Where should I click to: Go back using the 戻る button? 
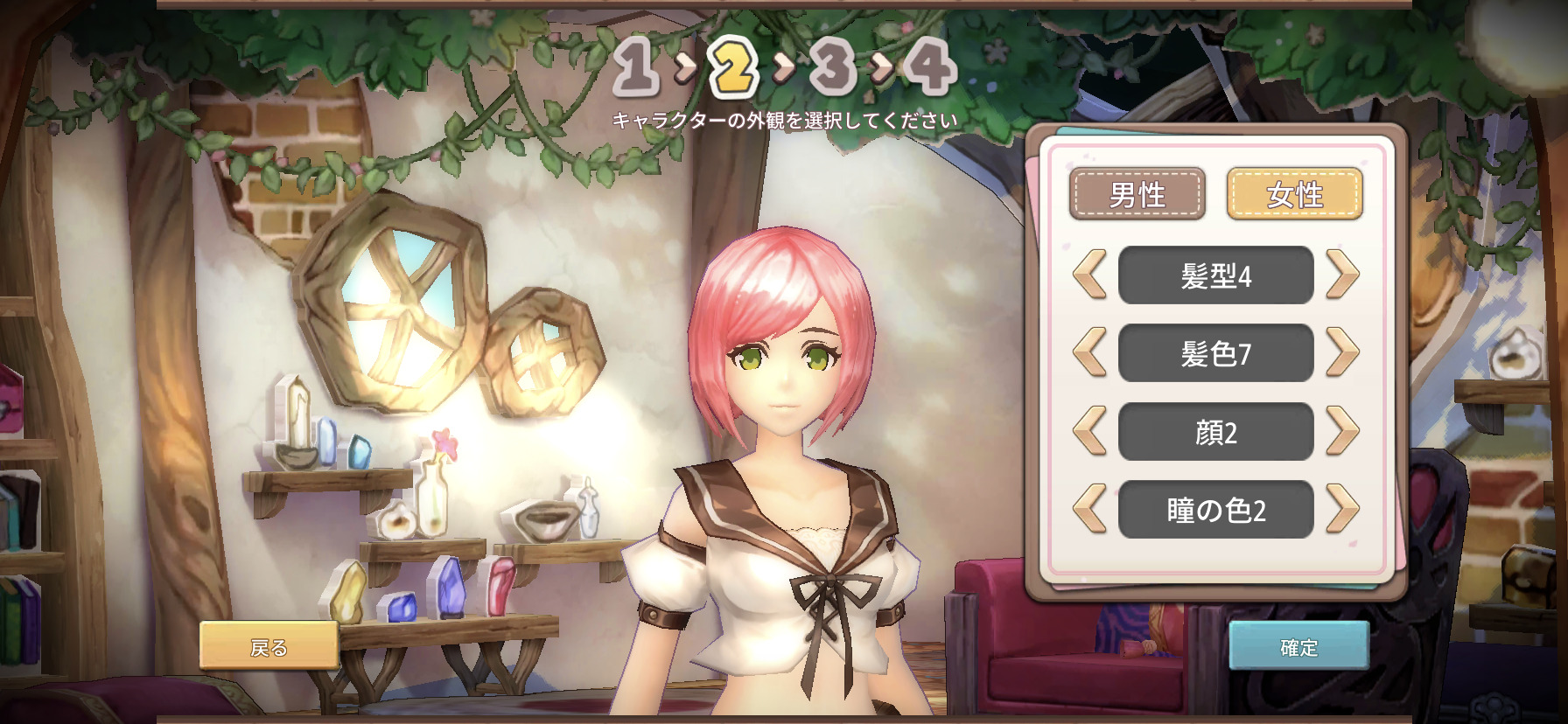pos(269,646)
